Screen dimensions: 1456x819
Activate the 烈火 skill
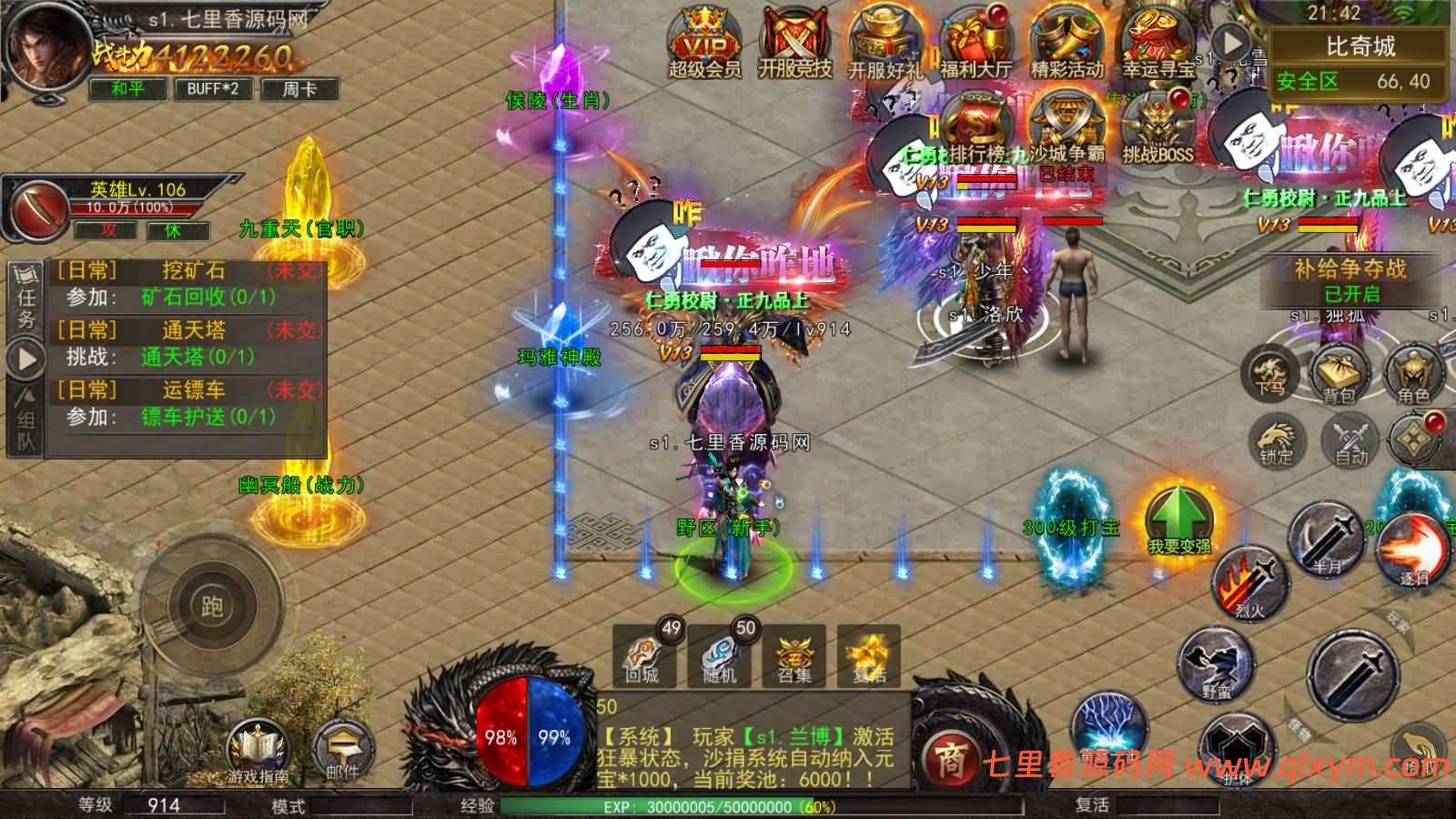[x=1249, y=583]
